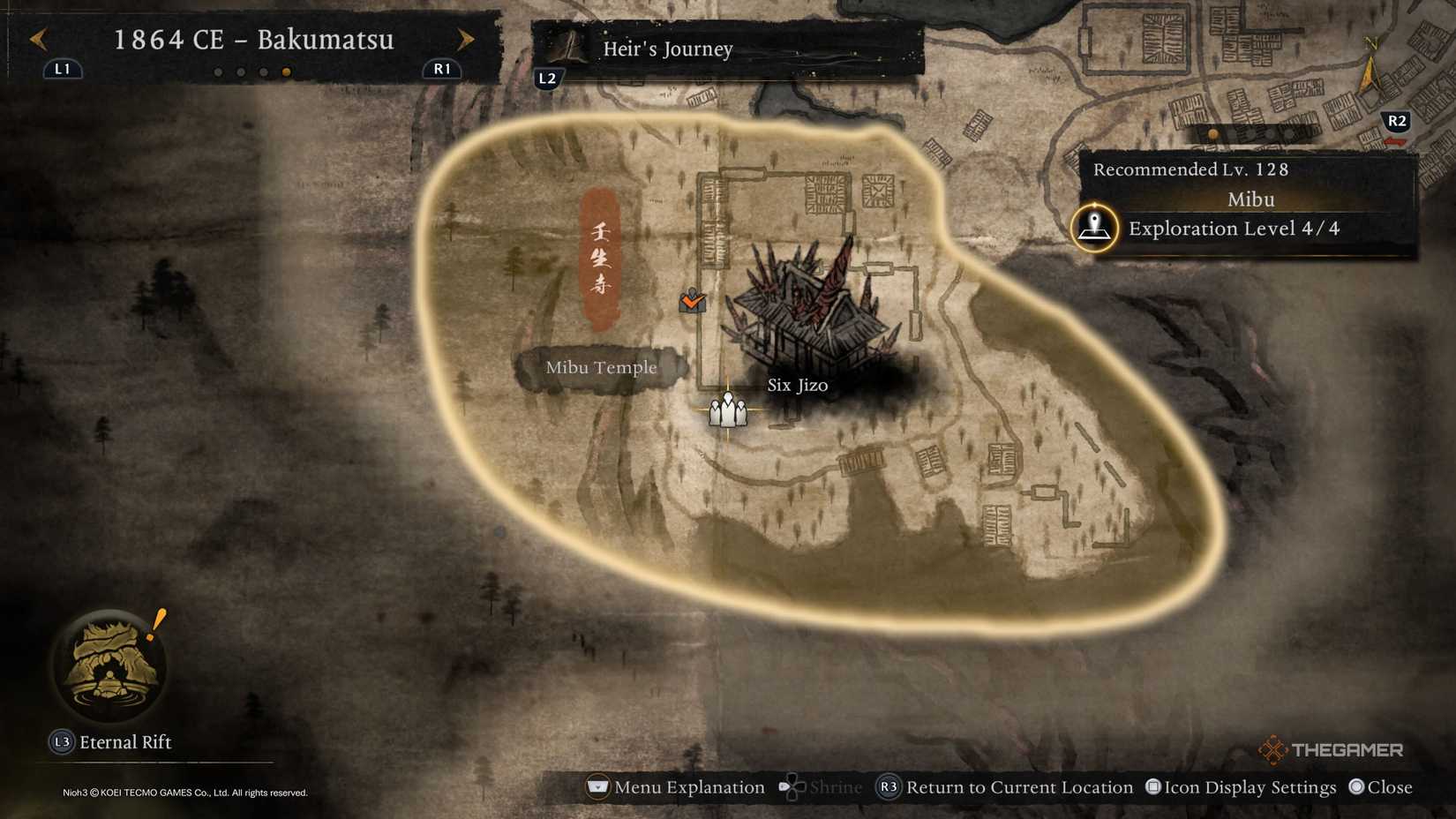Click the Shrine icon in the bottom bar

[x=793, y=786]
